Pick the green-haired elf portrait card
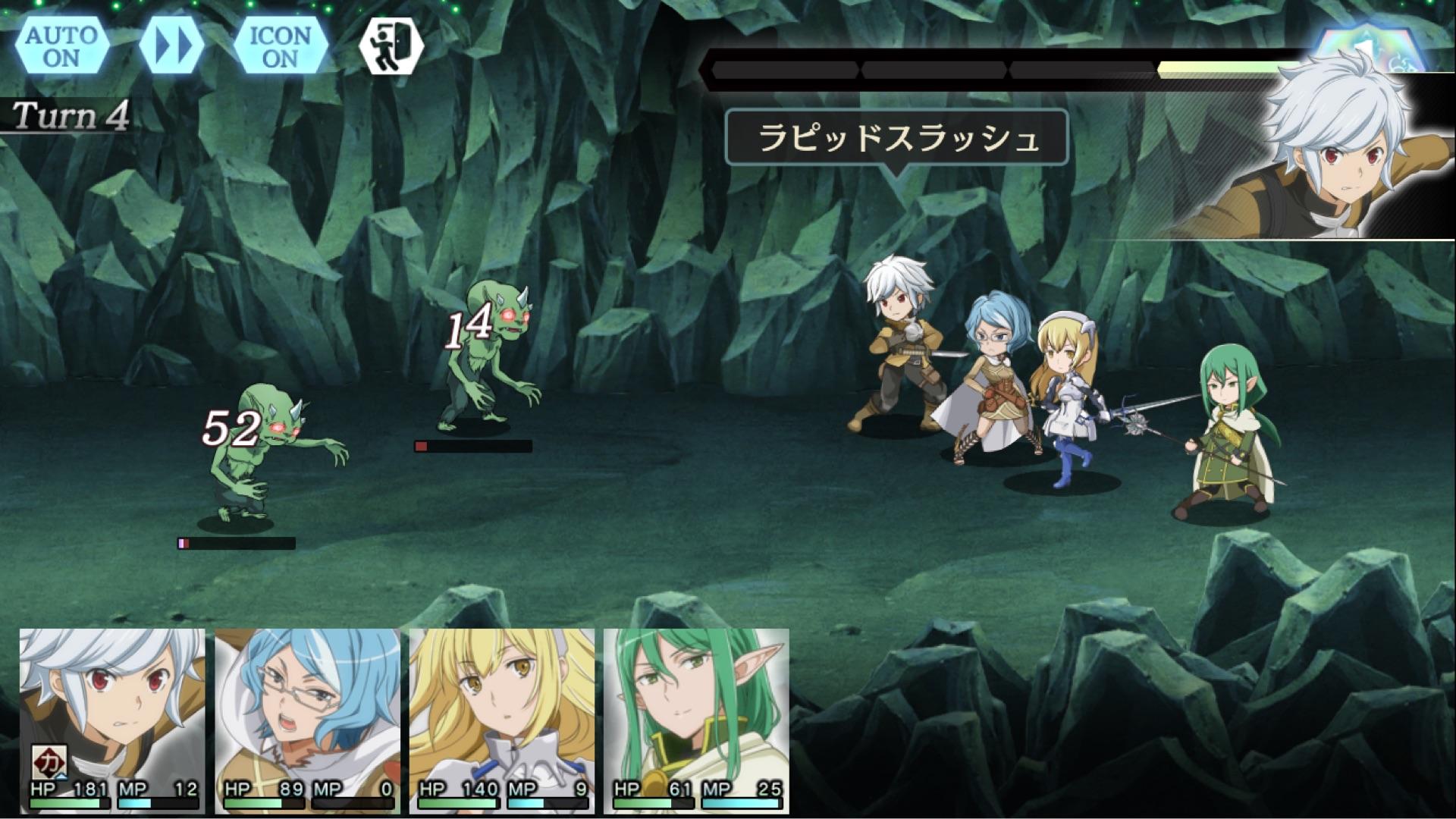 [x=696, y=720]
